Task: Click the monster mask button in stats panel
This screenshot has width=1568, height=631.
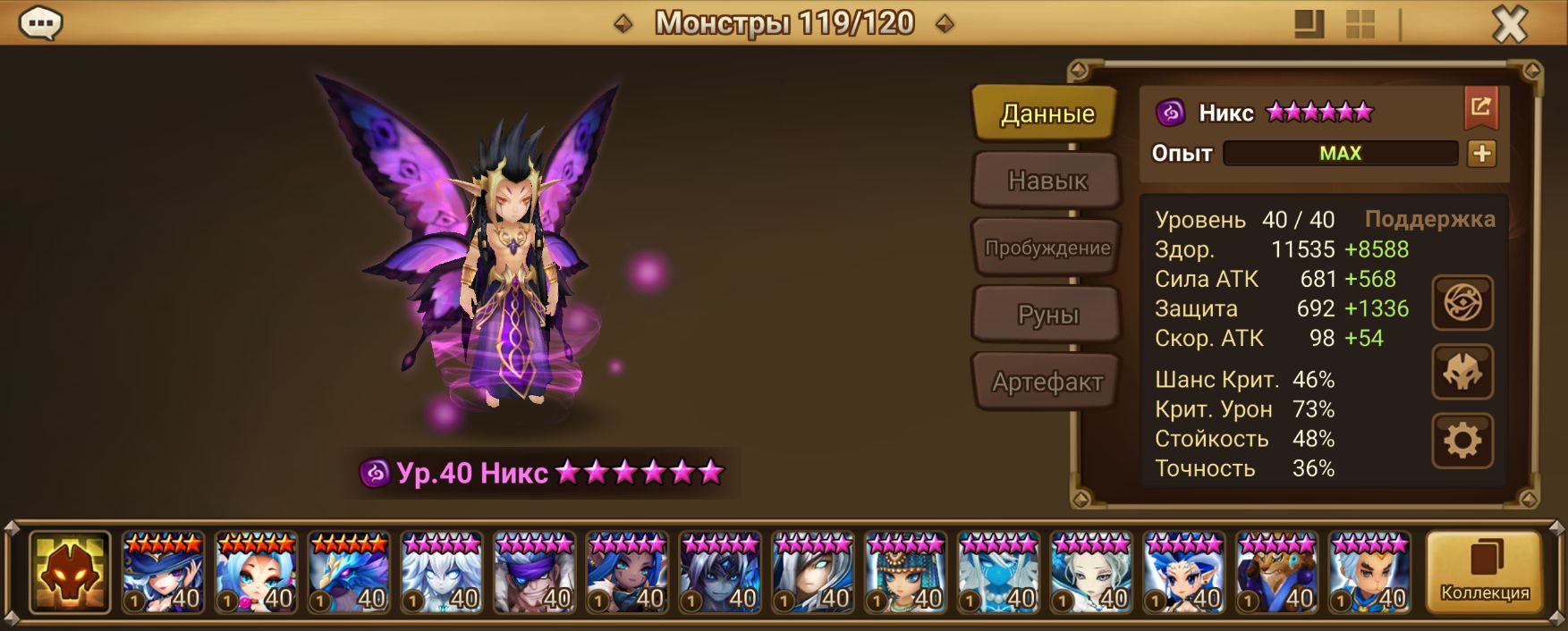Action: click(x=1462, y=372)
